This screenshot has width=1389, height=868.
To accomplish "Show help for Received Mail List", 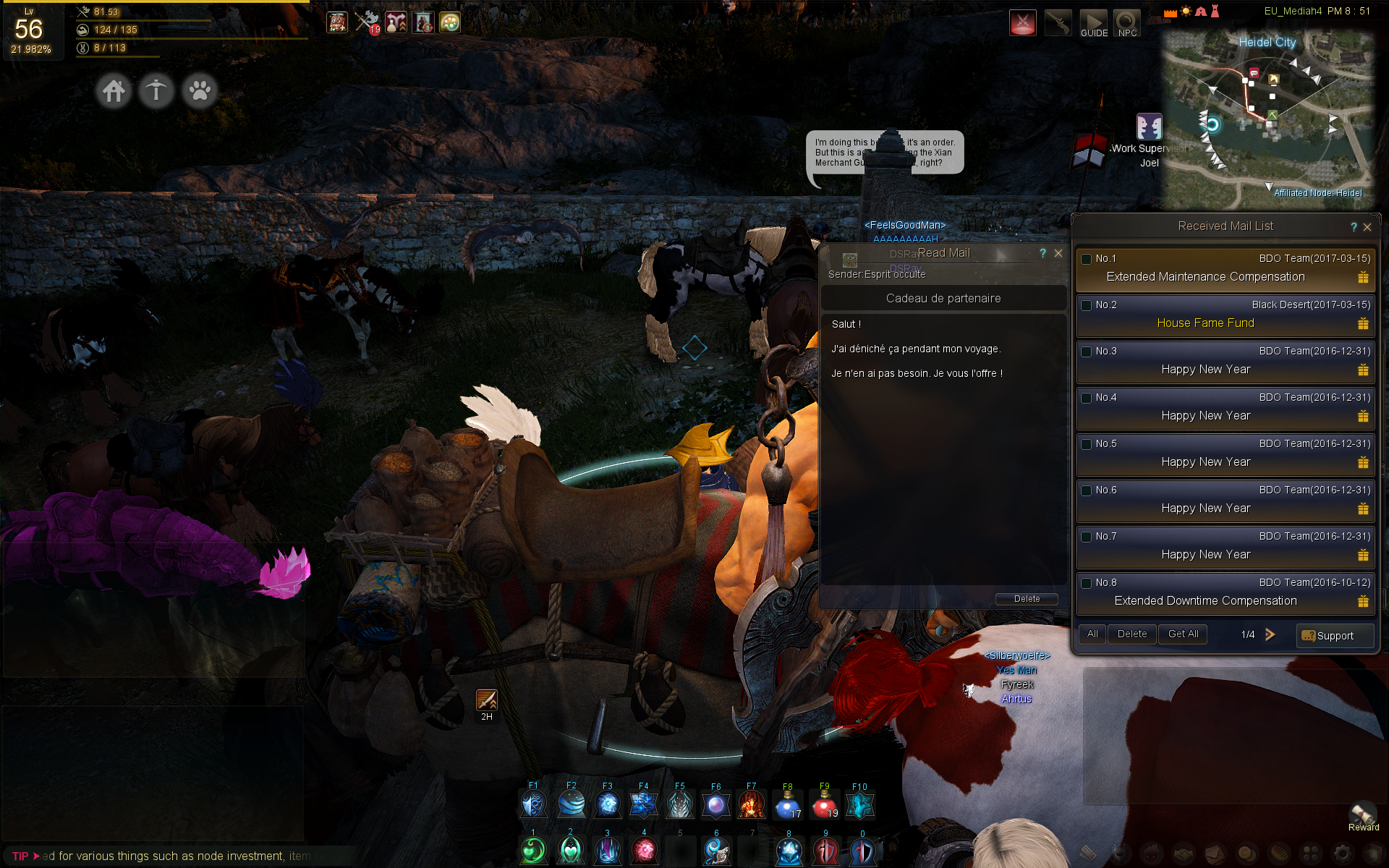I will (1354, 227).
